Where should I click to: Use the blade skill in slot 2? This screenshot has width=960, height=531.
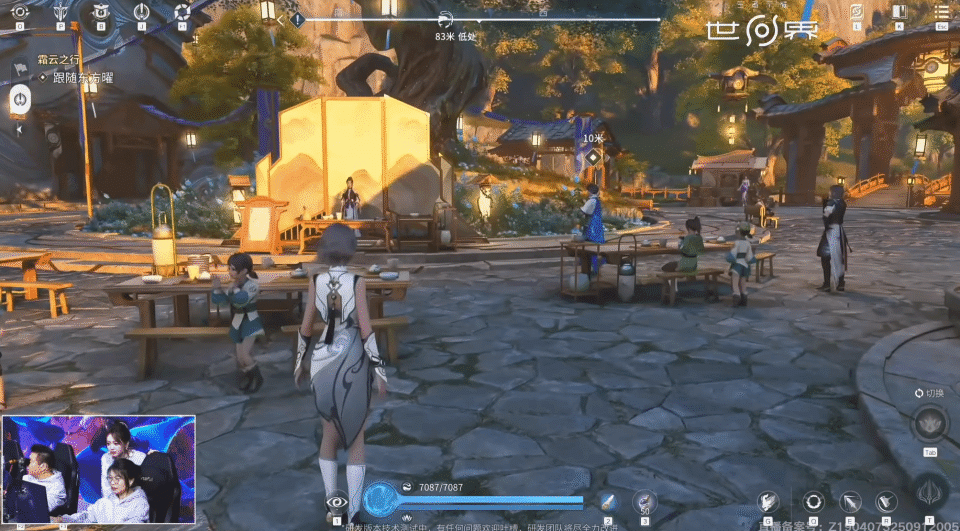point(607,502)
